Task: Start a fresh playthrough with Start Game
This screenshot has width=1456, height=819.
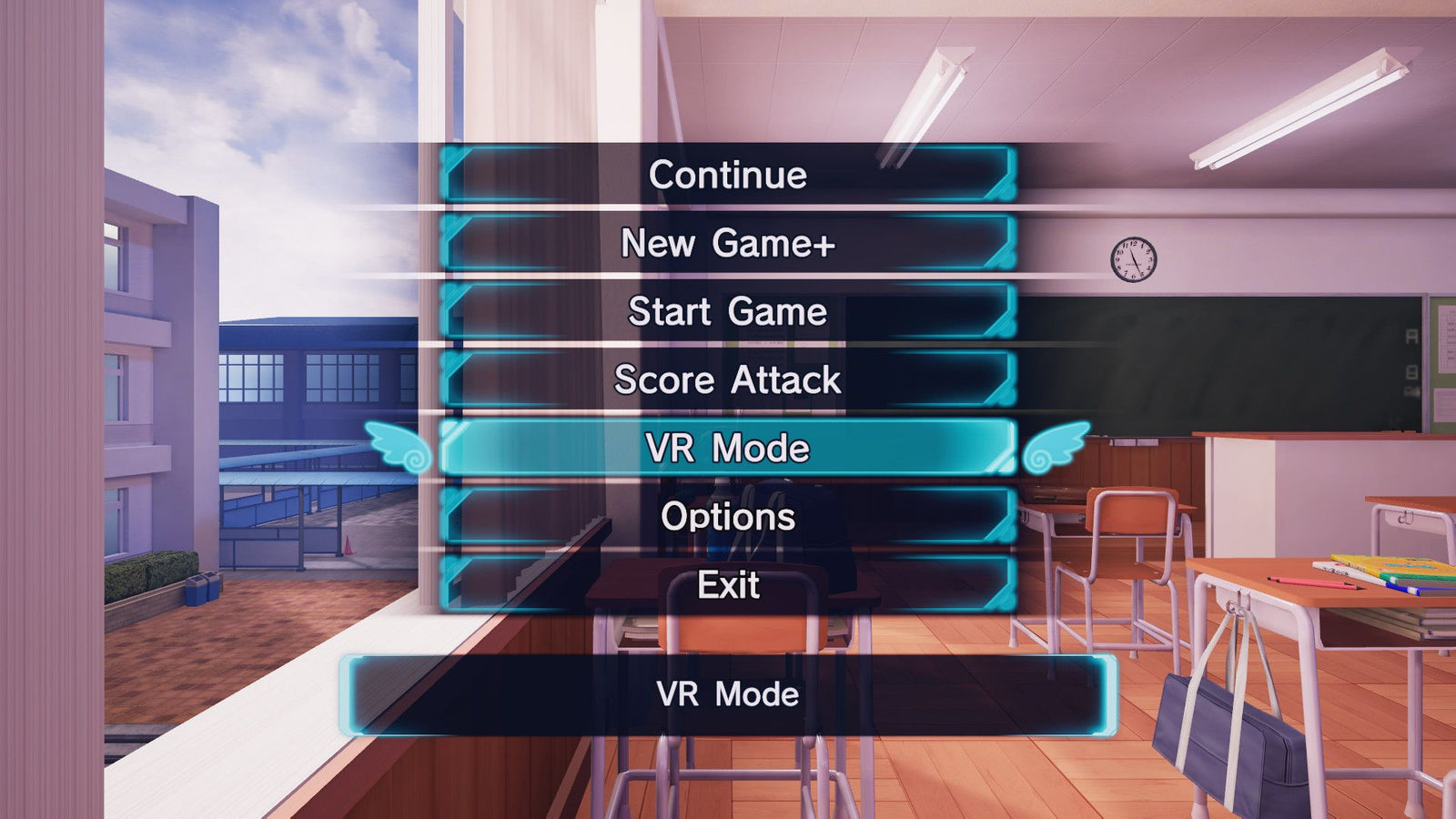Action: pos(728,312)
